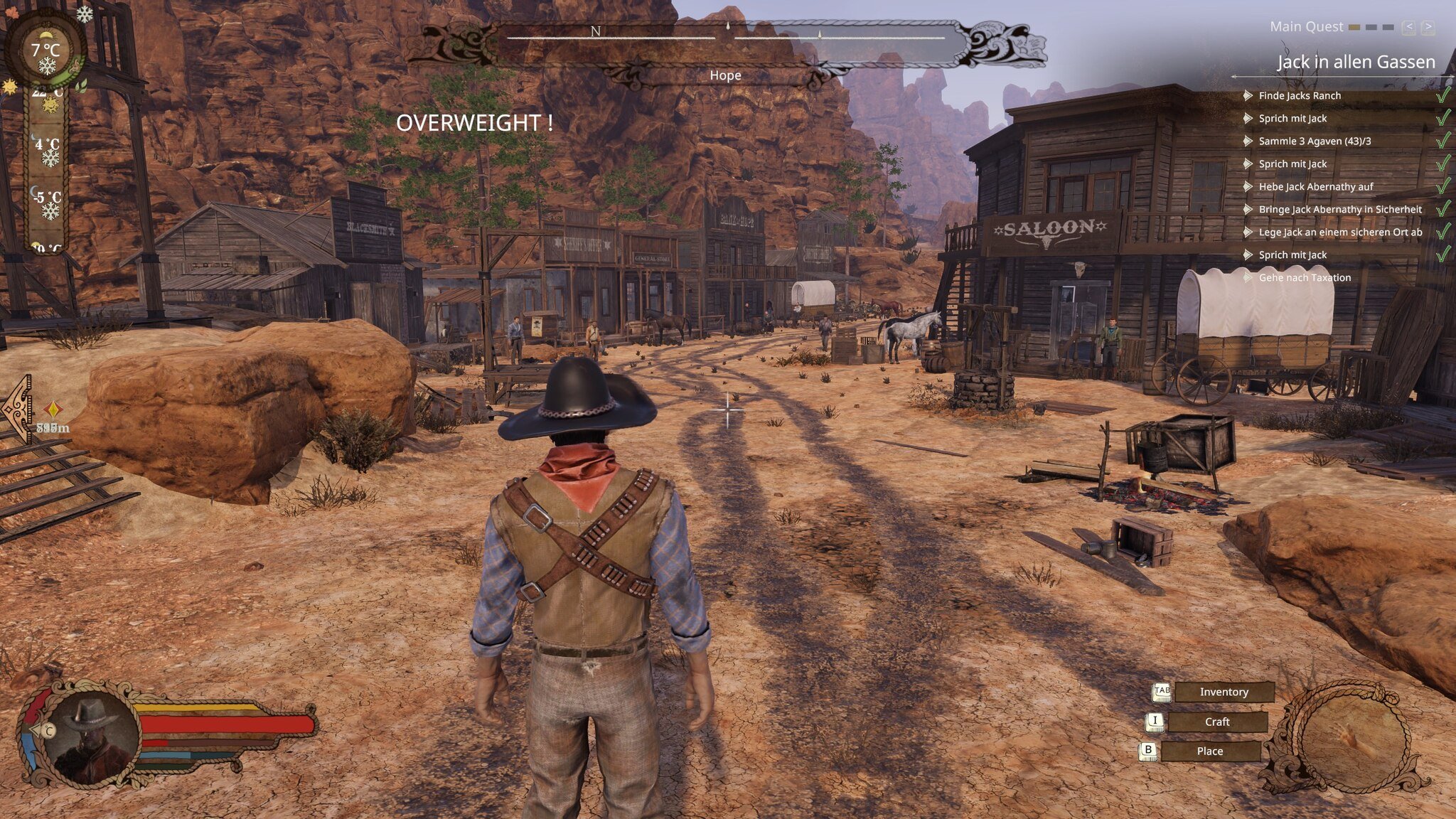
Task: Select the 'Sammle 3 Agaven' completed objective
Action: 1314,141
